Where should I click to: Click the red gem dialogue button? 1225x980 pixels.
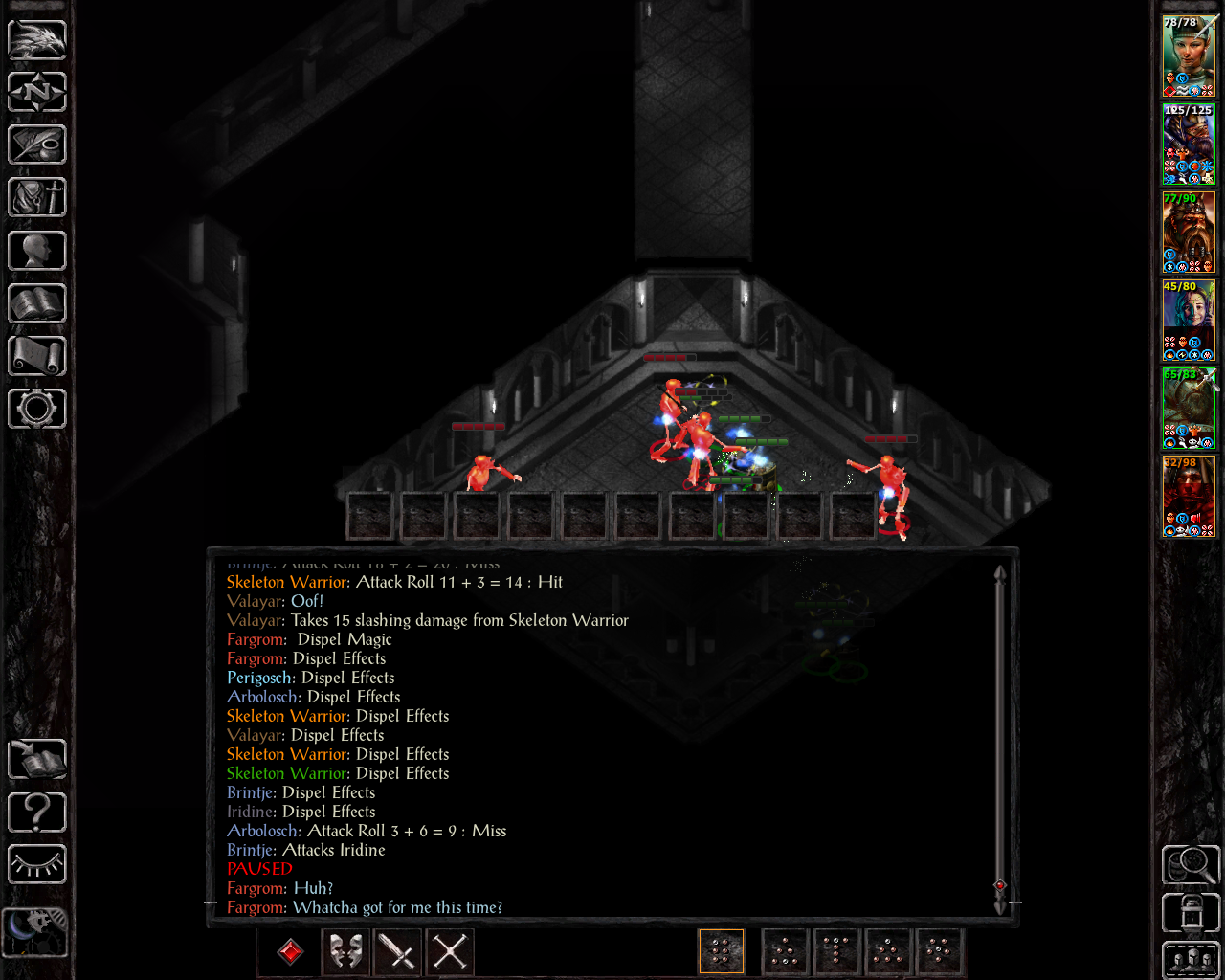tap(290, 951)
